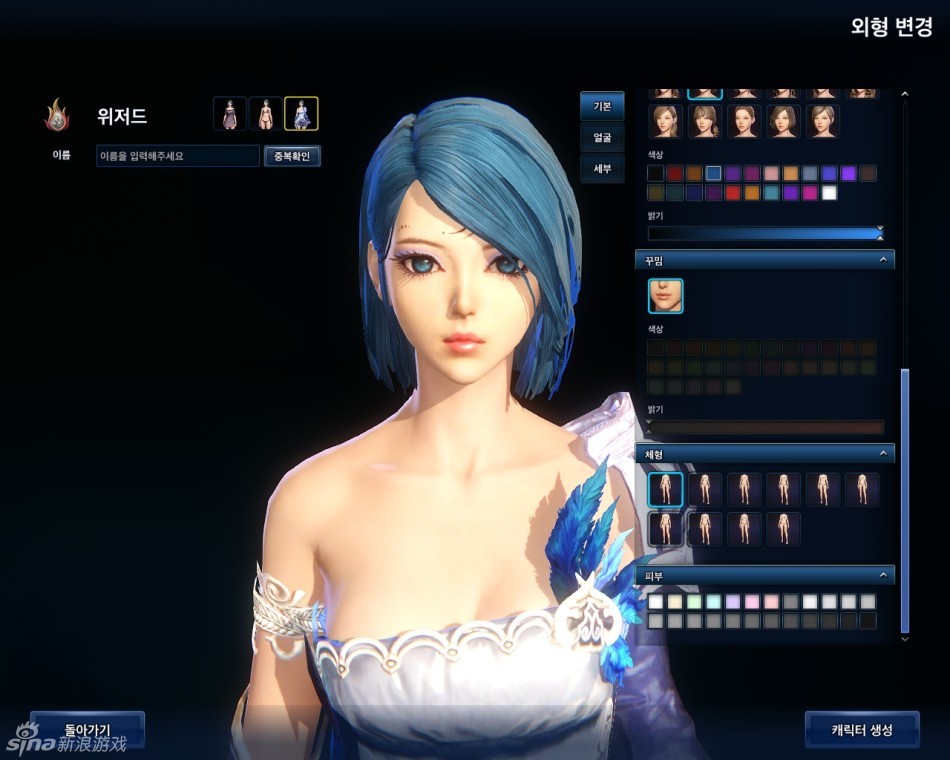Preview the purple dress outfit thumbnail
The height and width of the screenshot is (760, 950).
click(x=230, y=114)
